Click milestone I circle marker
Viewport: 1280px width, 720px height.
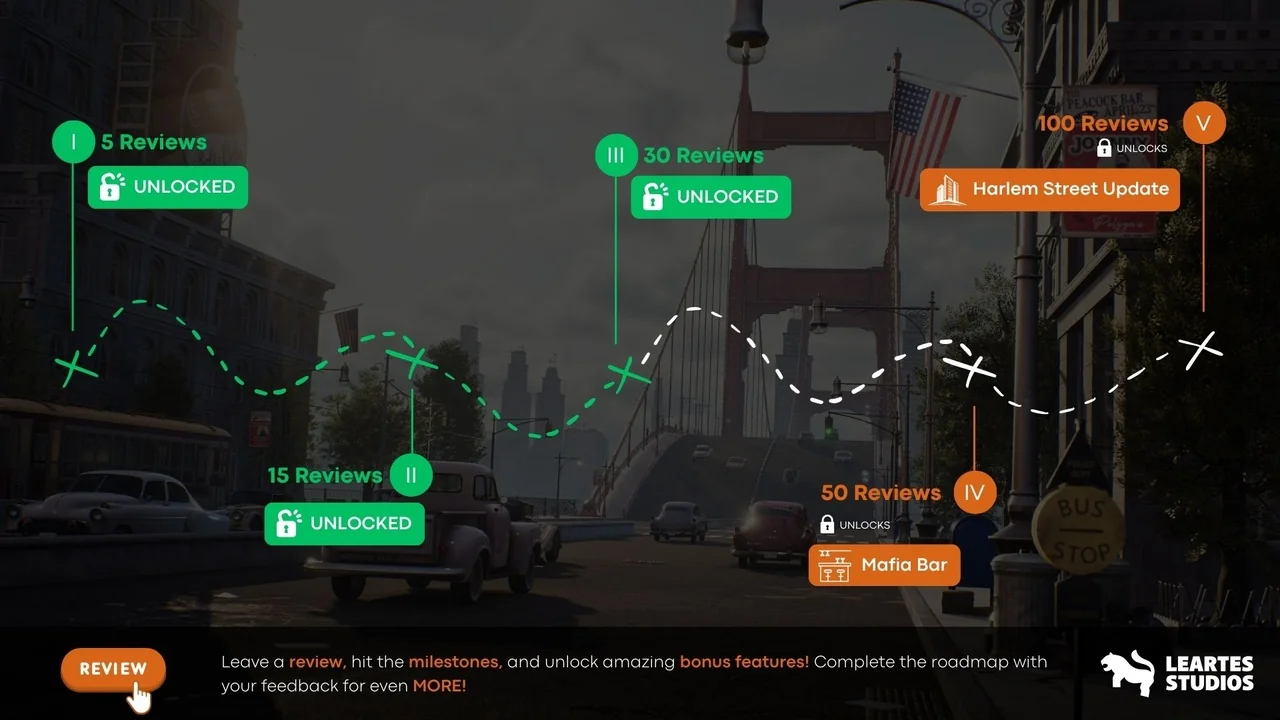[73, 142]
